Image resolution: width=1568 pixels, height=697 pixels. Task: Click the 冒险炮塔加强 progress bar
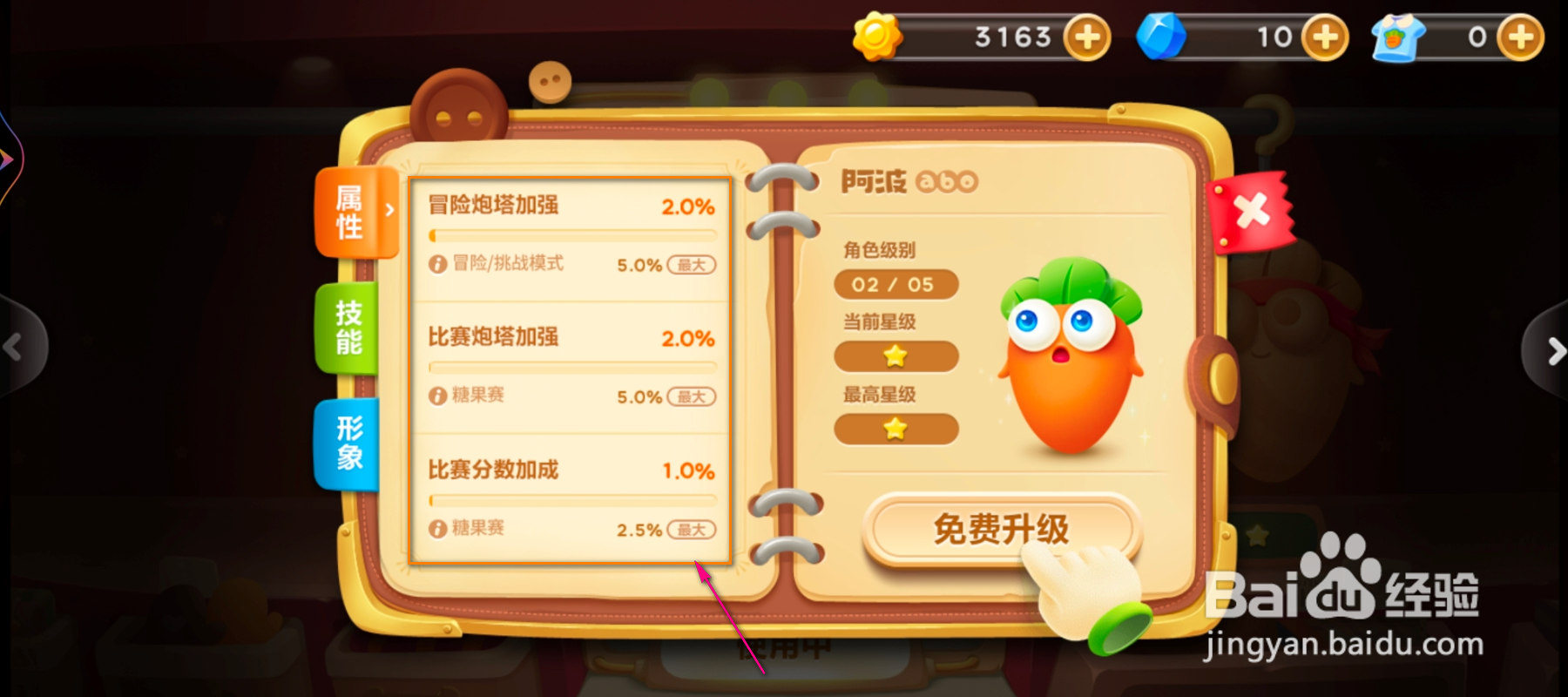(571, 233)
